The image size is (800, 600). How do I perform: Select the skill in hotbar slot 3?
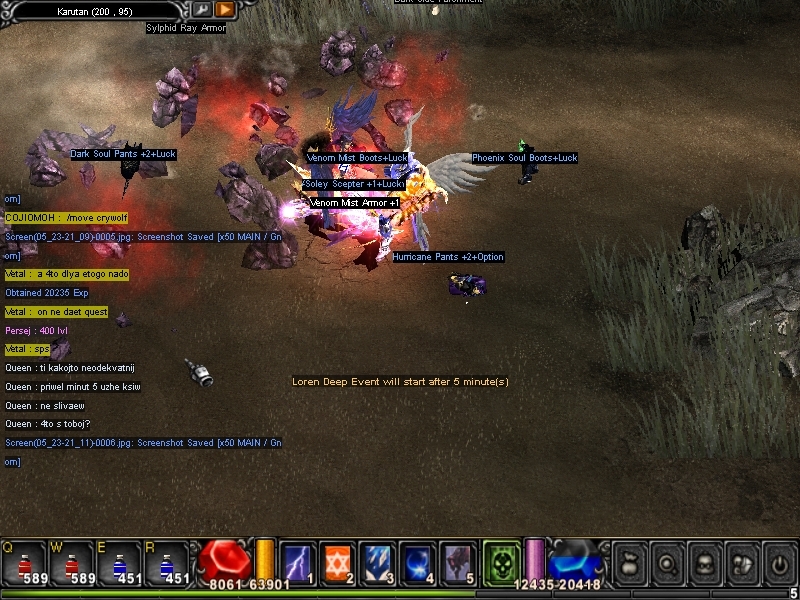coord(377,563)
